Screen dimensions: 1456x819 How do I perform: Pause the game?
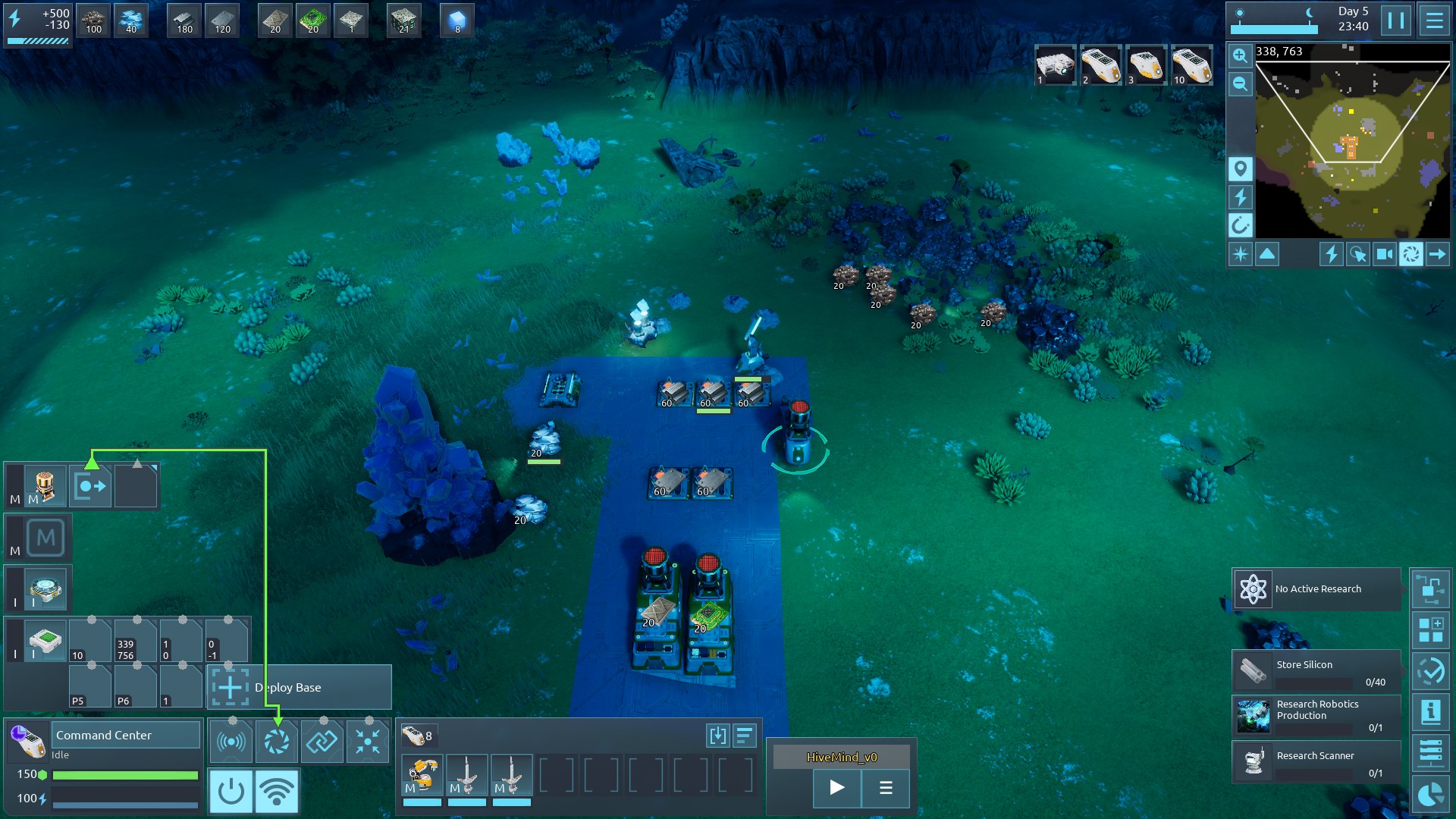click(x=1396, y=20)
